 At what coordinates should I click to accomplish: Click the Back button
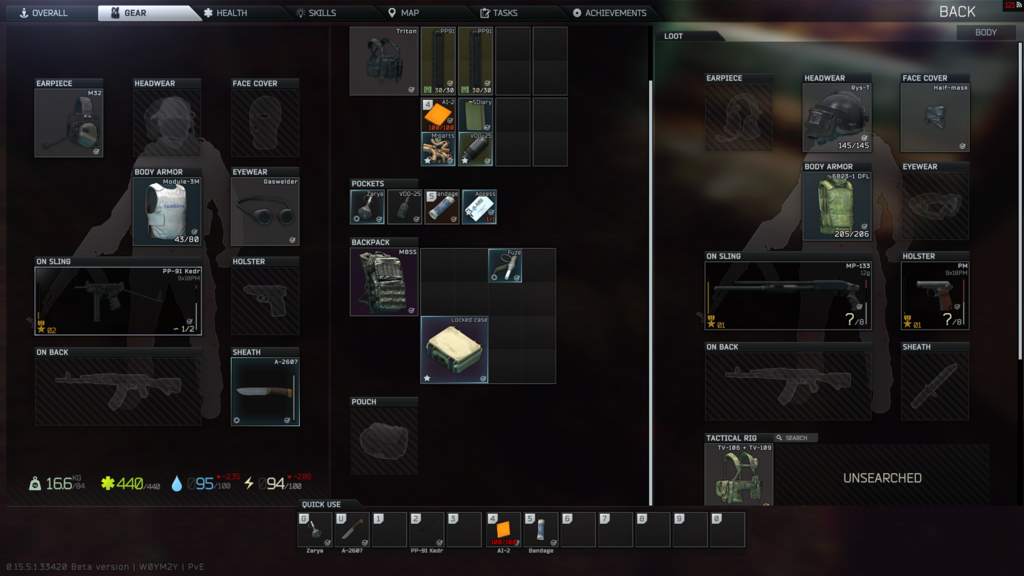pos(956,12)
